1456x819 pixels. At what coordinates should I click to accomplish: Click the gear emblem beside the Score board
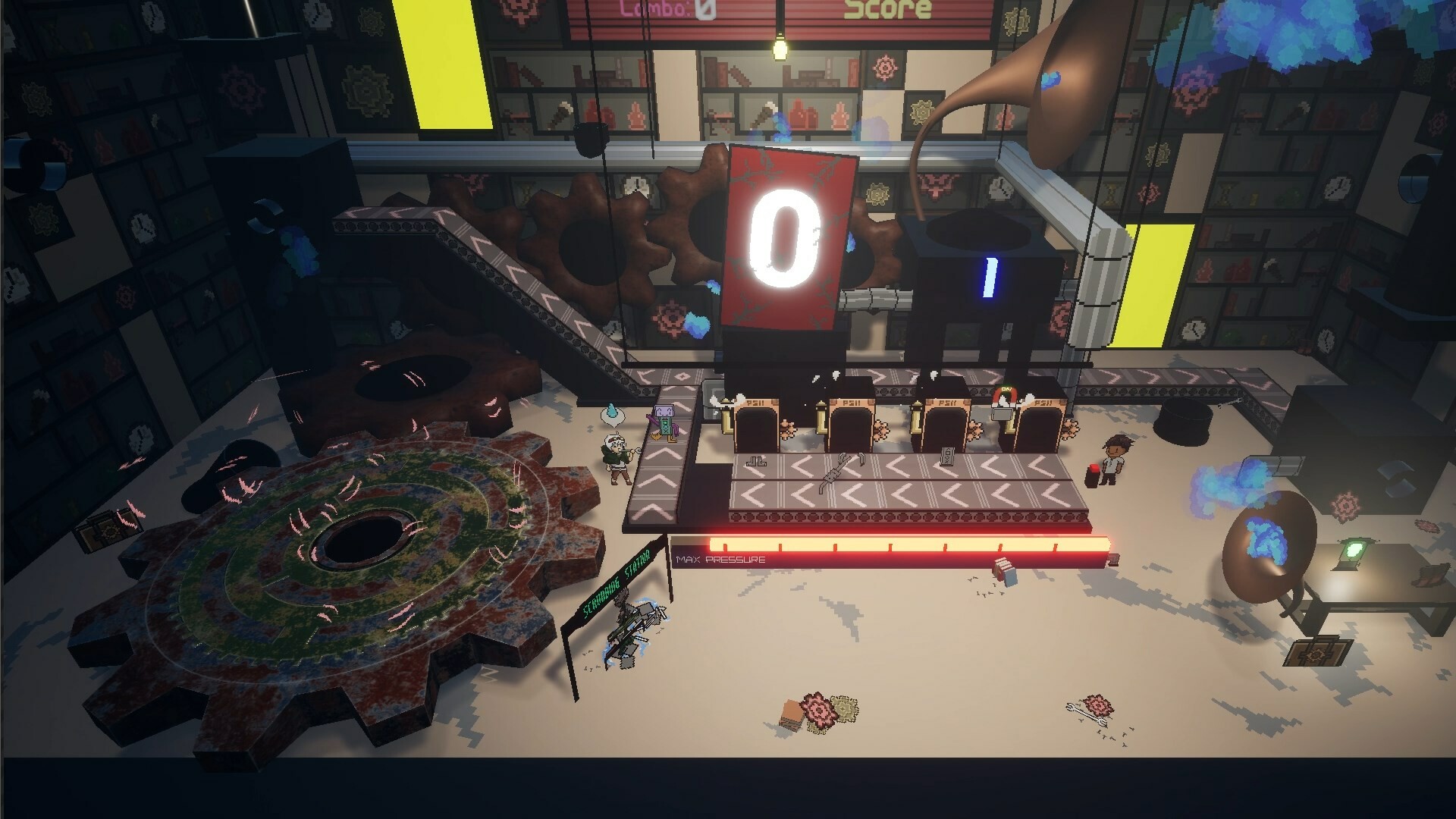click(x=1016, y=20)
